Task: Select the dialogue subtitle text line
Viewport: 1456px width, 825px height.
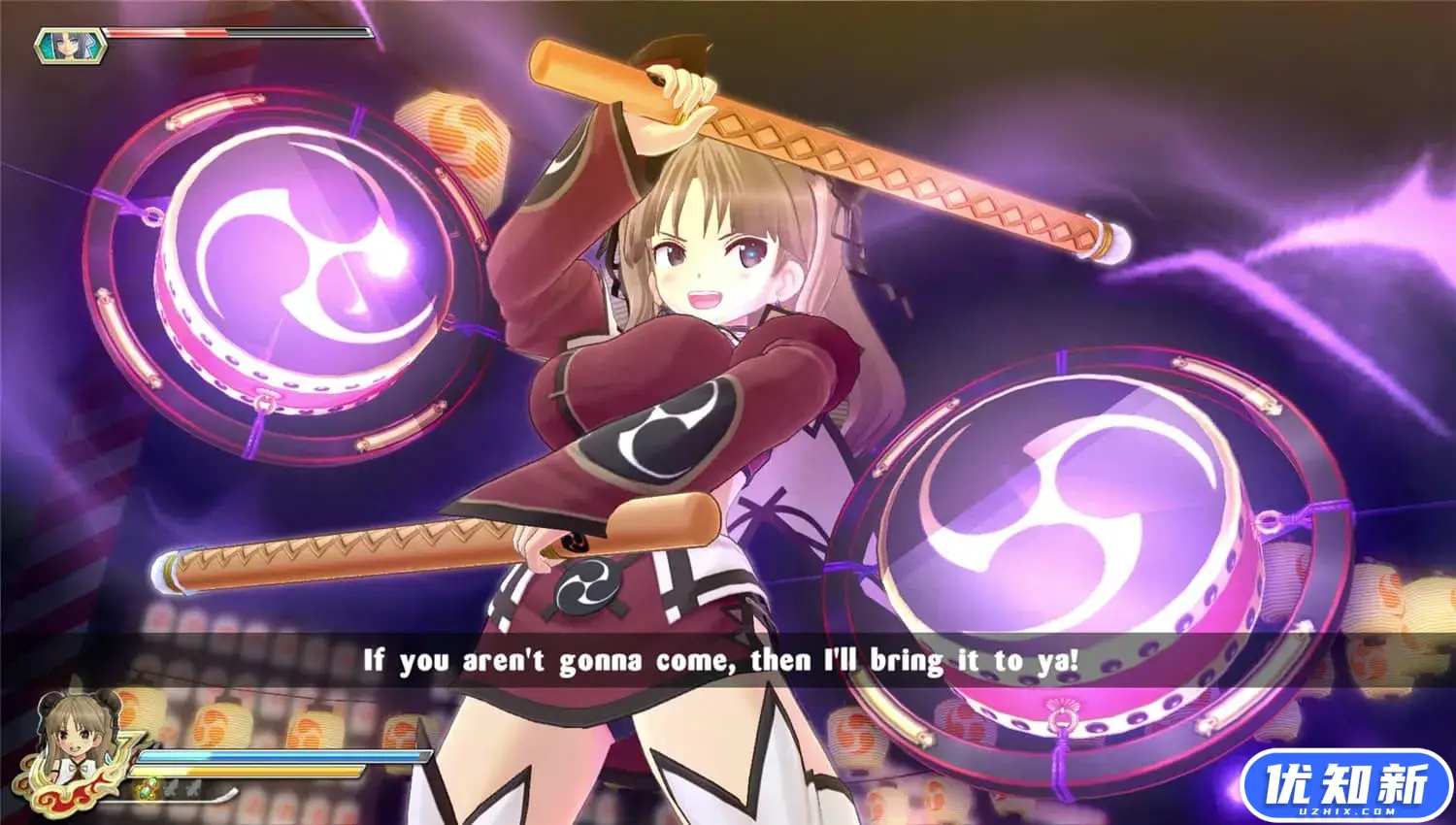Action: [728, 658]
